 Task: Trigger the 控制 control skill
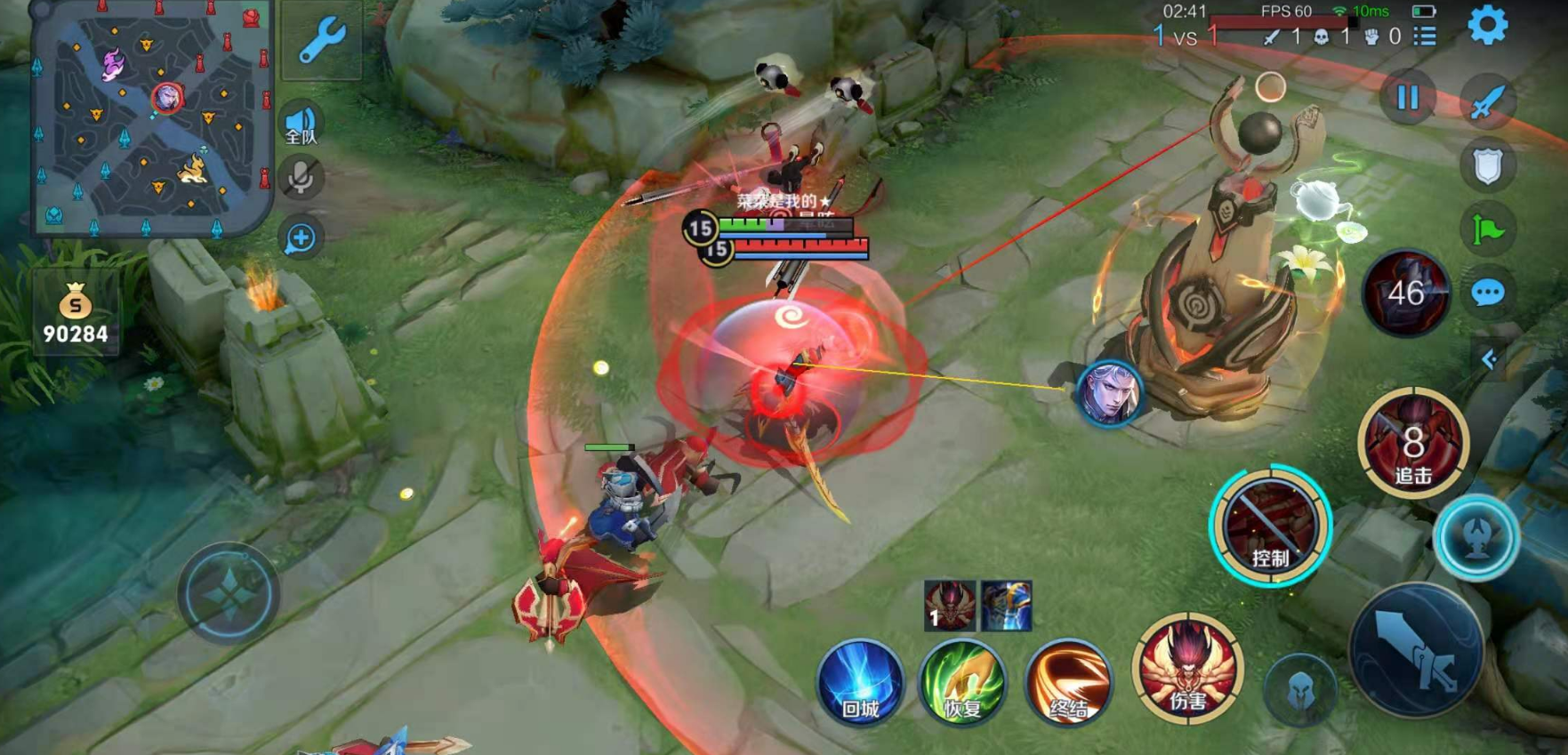coord(1270,526)
